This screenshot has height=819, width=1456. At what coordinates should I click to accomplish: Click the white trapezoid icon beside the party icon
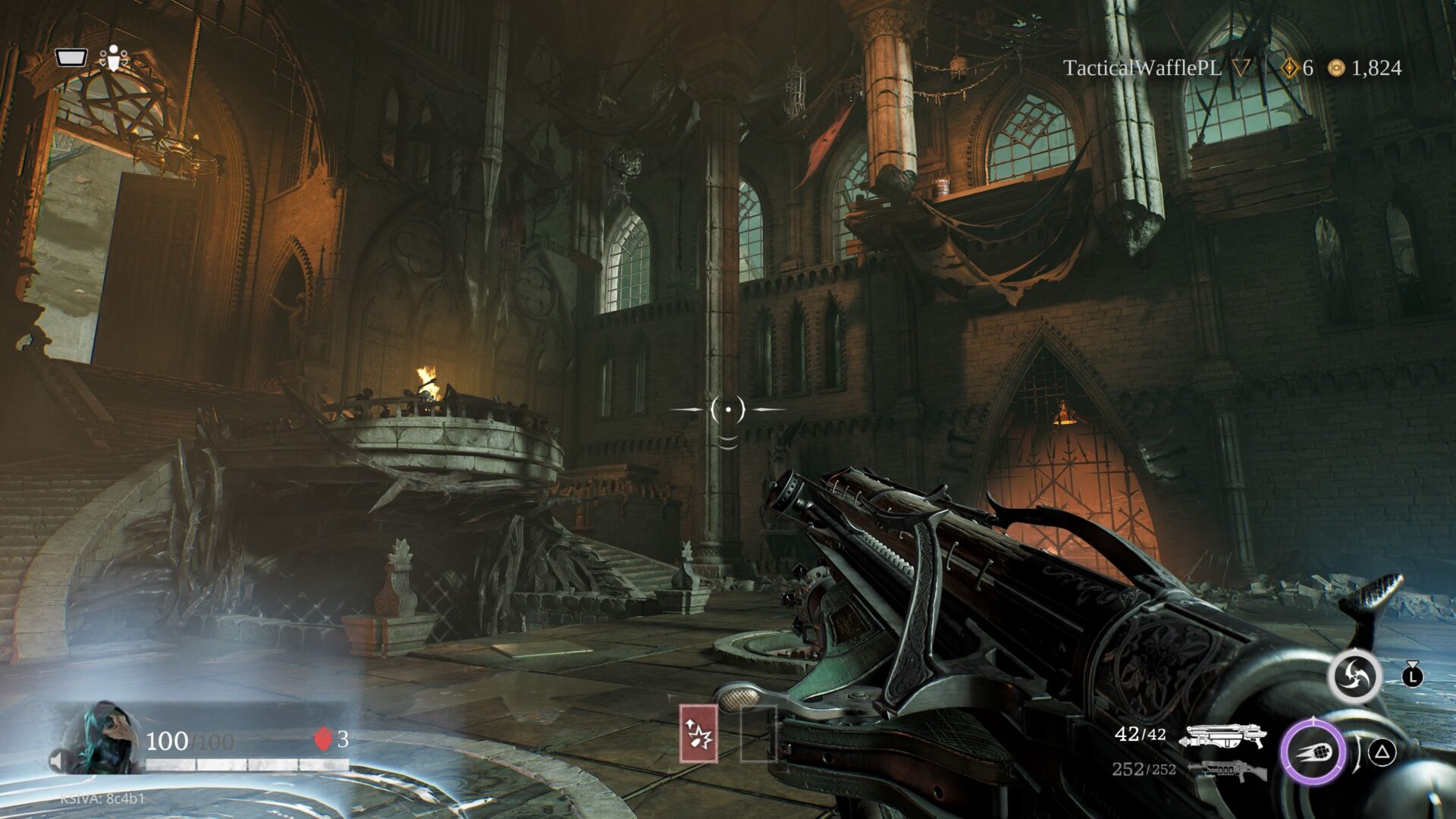click(71, 58)
